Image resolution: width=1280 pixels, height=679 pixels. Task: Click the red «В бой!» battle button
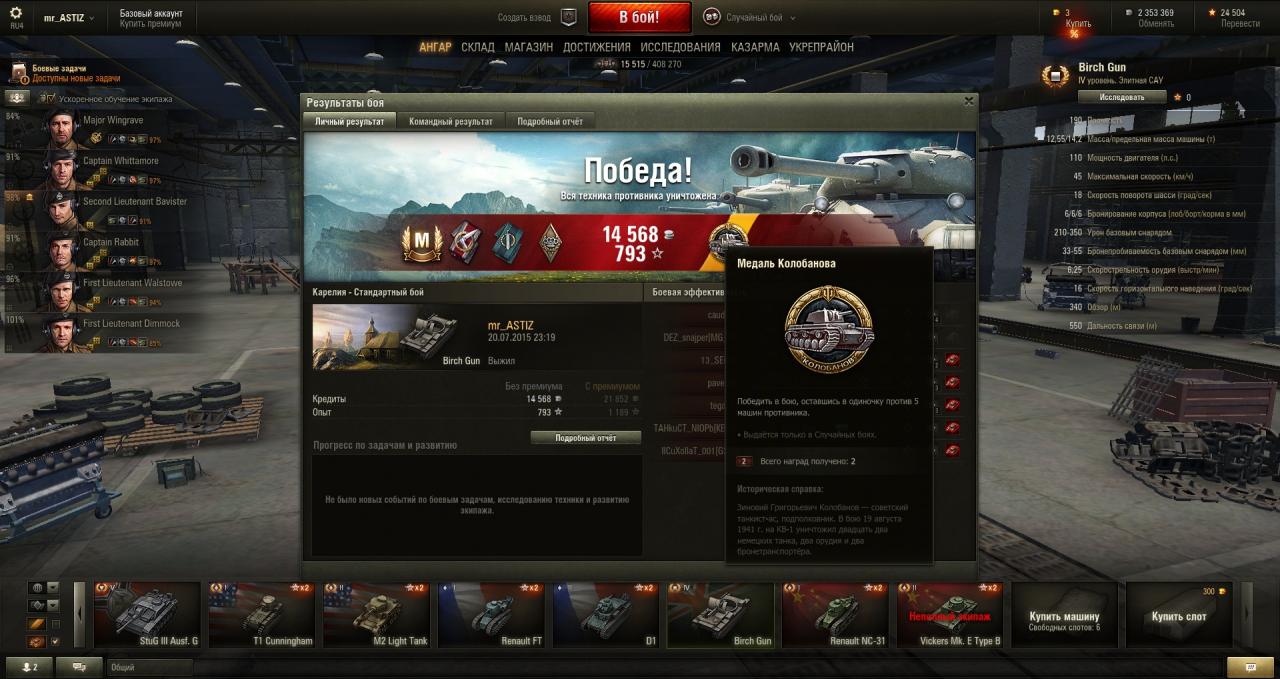[639, 17]
